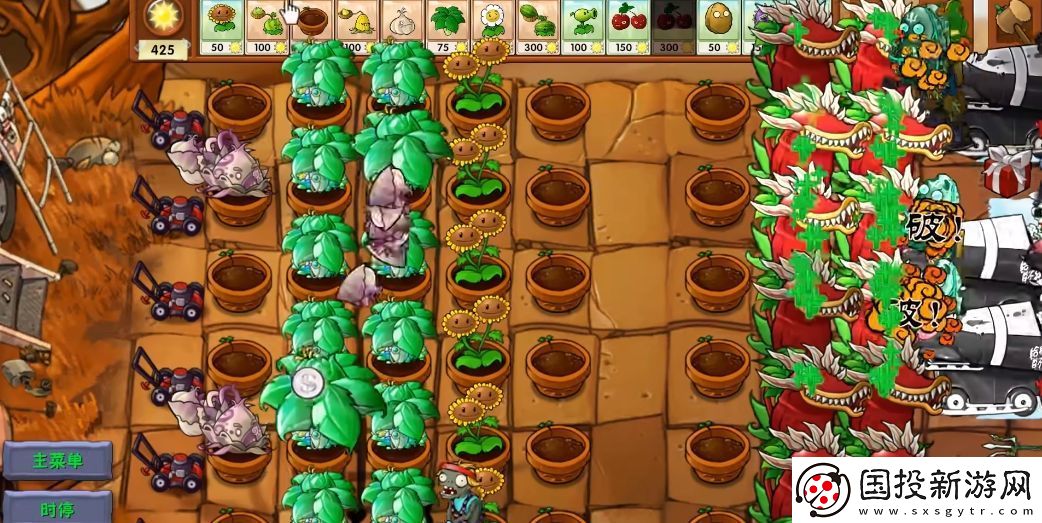Choose the Melon-pult seed packet
Screen dimensions: 1042x523
coord(537,27)
